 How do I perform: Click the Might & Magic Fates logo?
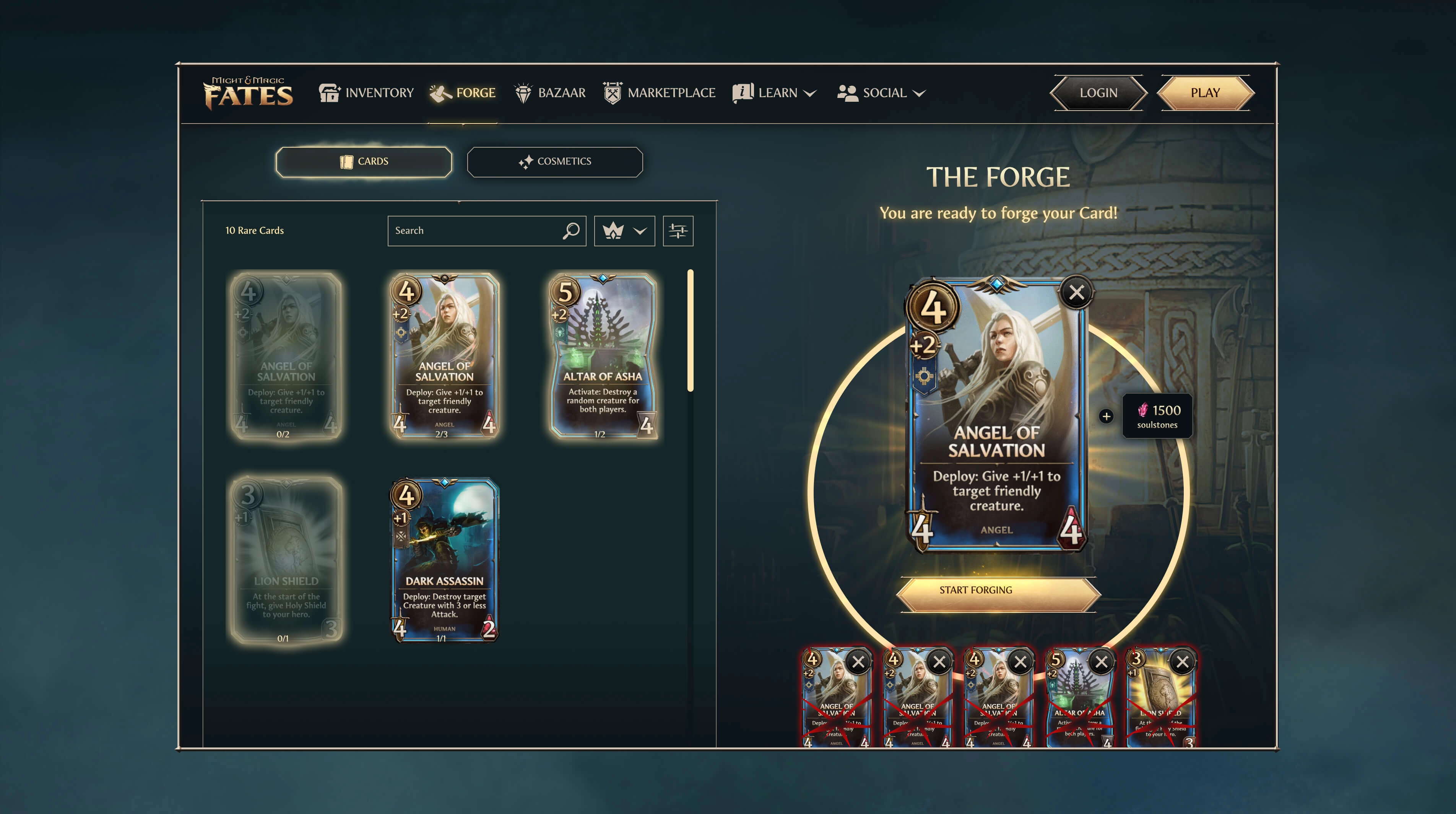pos(248,93)
